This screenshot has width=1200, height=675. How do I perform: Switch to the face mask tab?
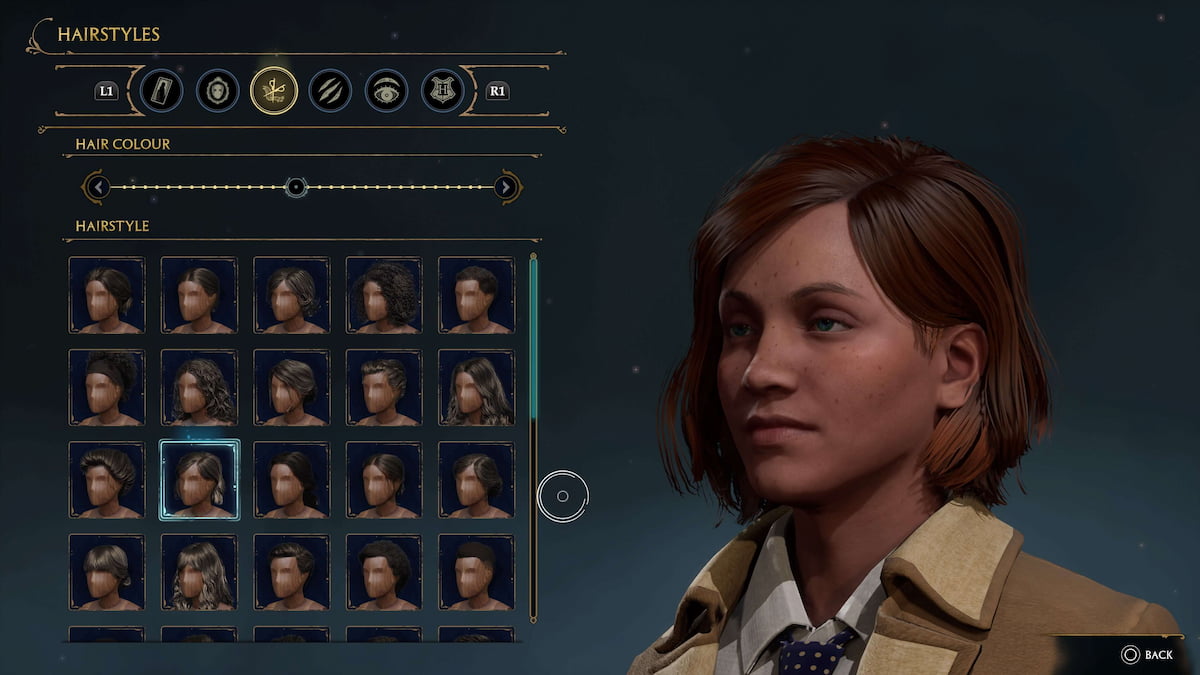(217, 91)
